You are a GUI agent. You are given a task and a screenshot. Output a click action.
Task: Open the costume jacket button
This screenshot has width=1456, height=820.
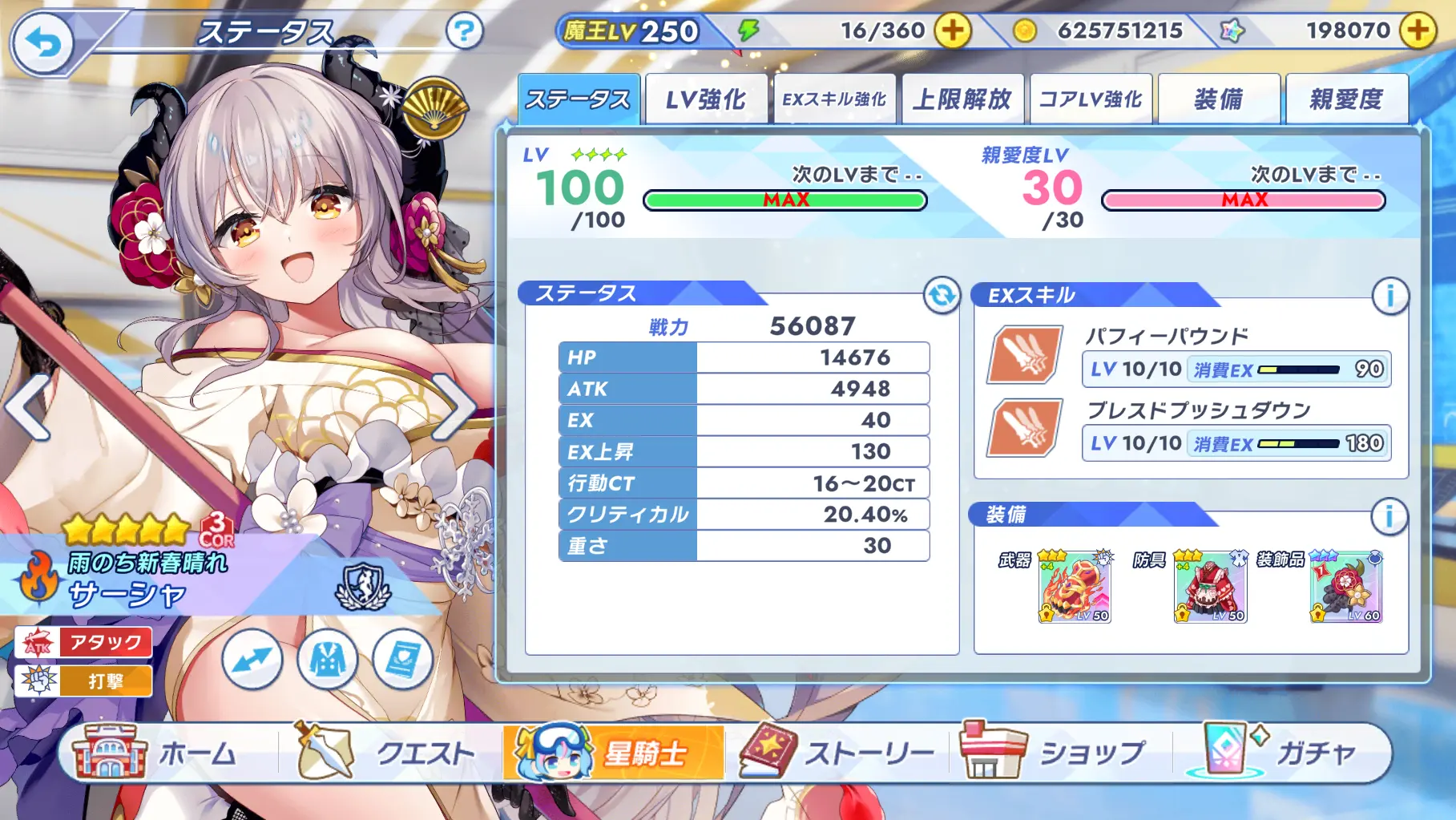coord(328,660)
